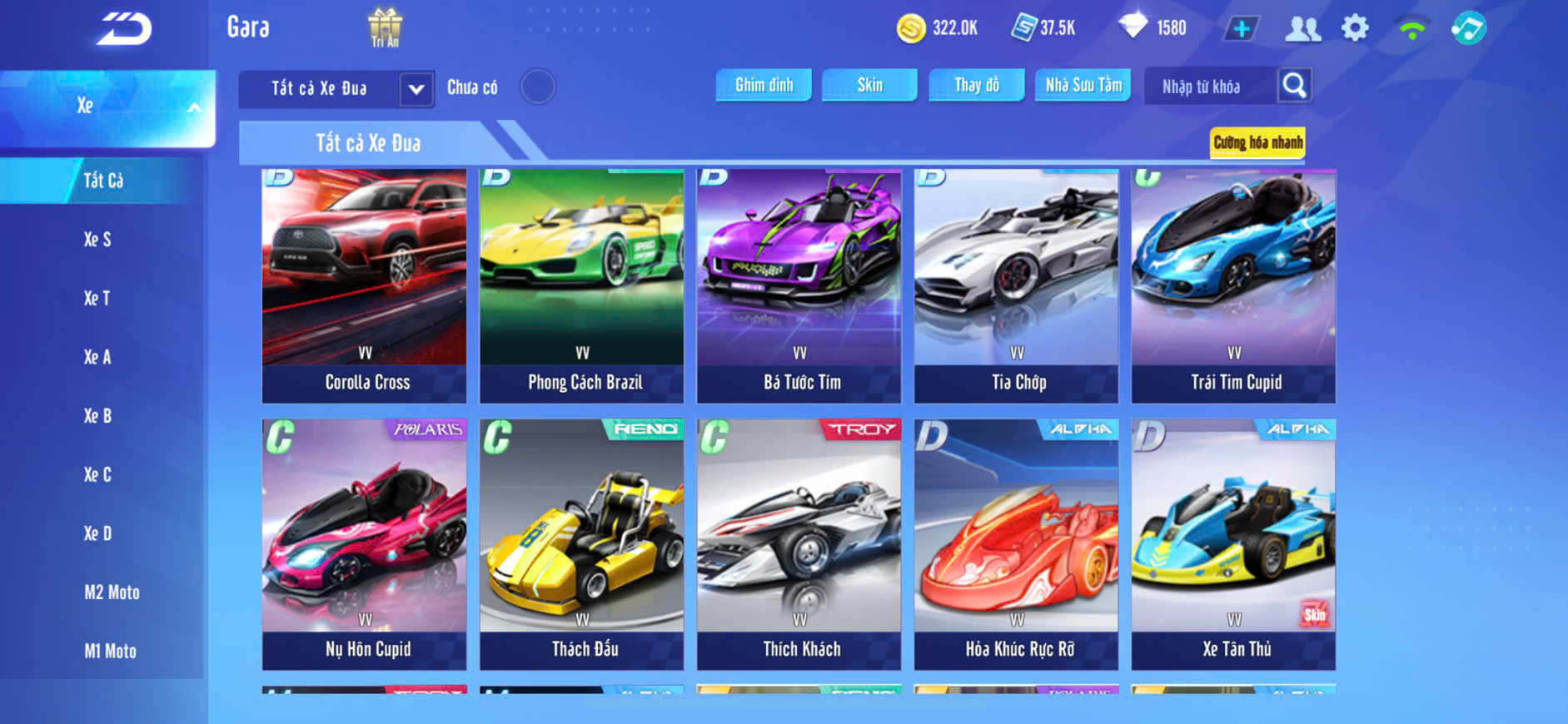Viewport: 1568px width, 724px height.
Task: Choose the Phong Cách Brazil car
Action: [582, 286]
